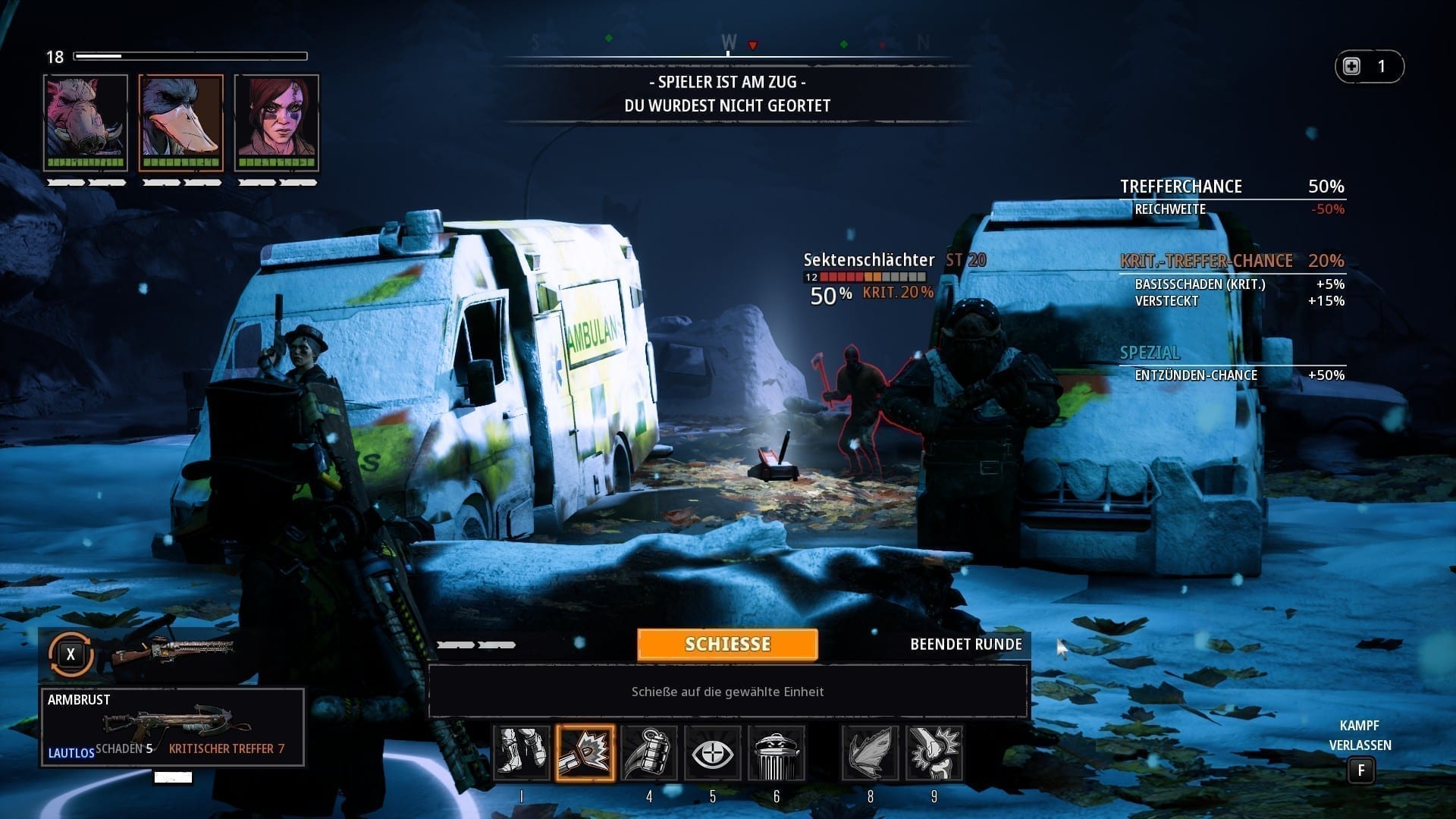Screen dimensions: 1456x819
Task: Select the duck character portrait
Action: 181,122
